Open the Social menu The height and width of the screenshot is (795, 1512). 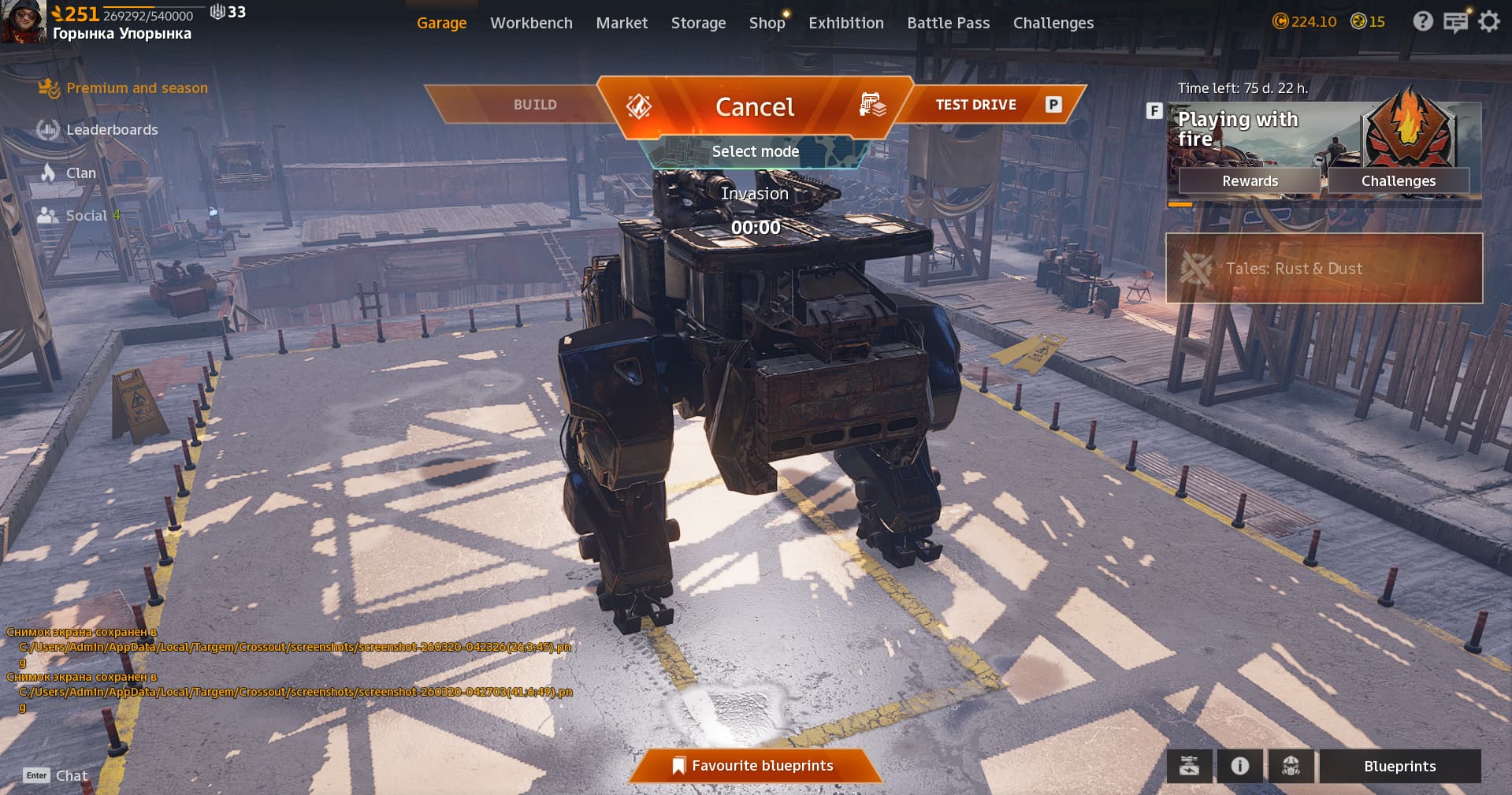[86, 216]
